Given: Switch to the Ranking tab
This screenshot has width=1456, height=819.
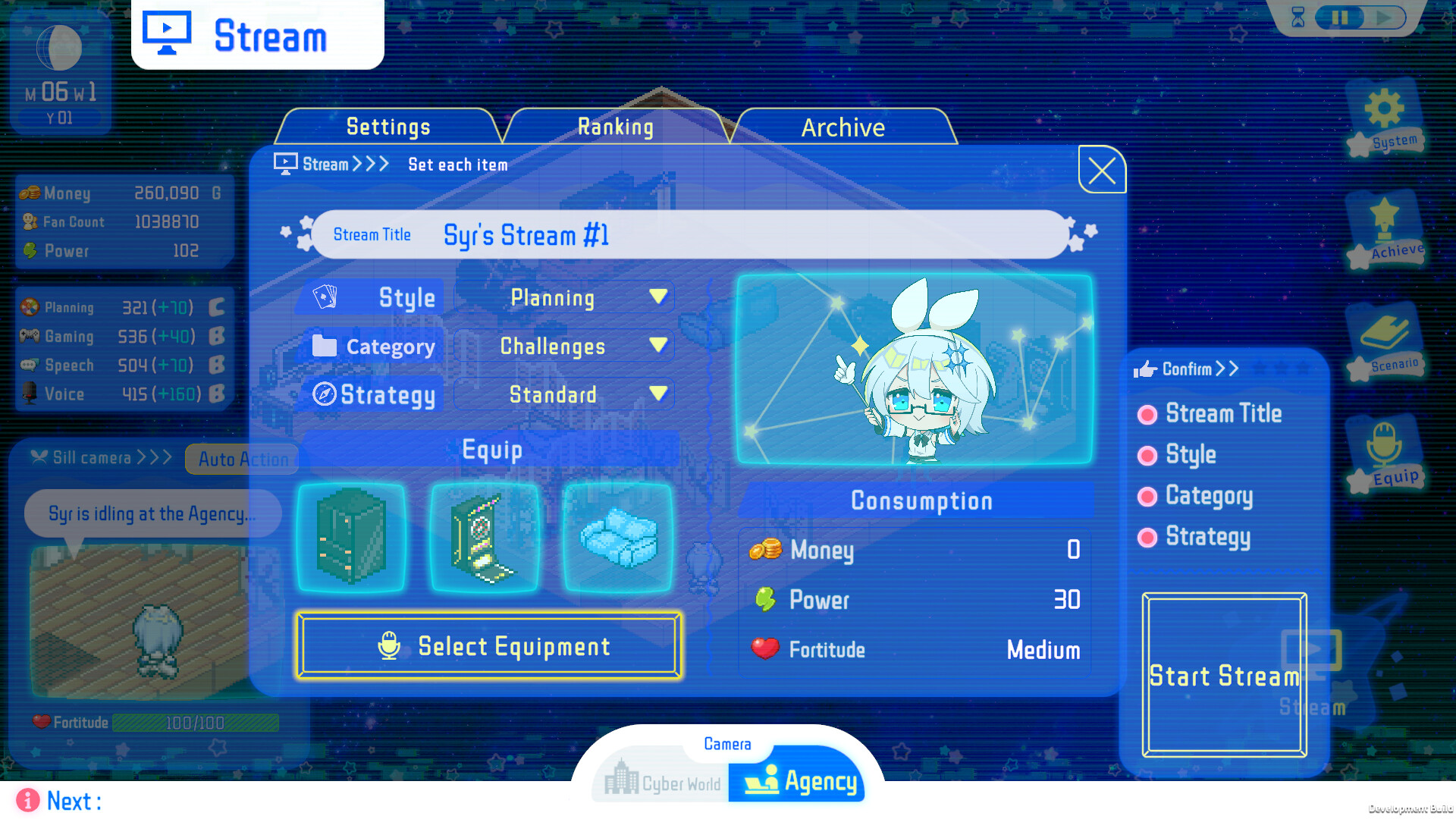Looking at the screenshot, I should [616, 127].
